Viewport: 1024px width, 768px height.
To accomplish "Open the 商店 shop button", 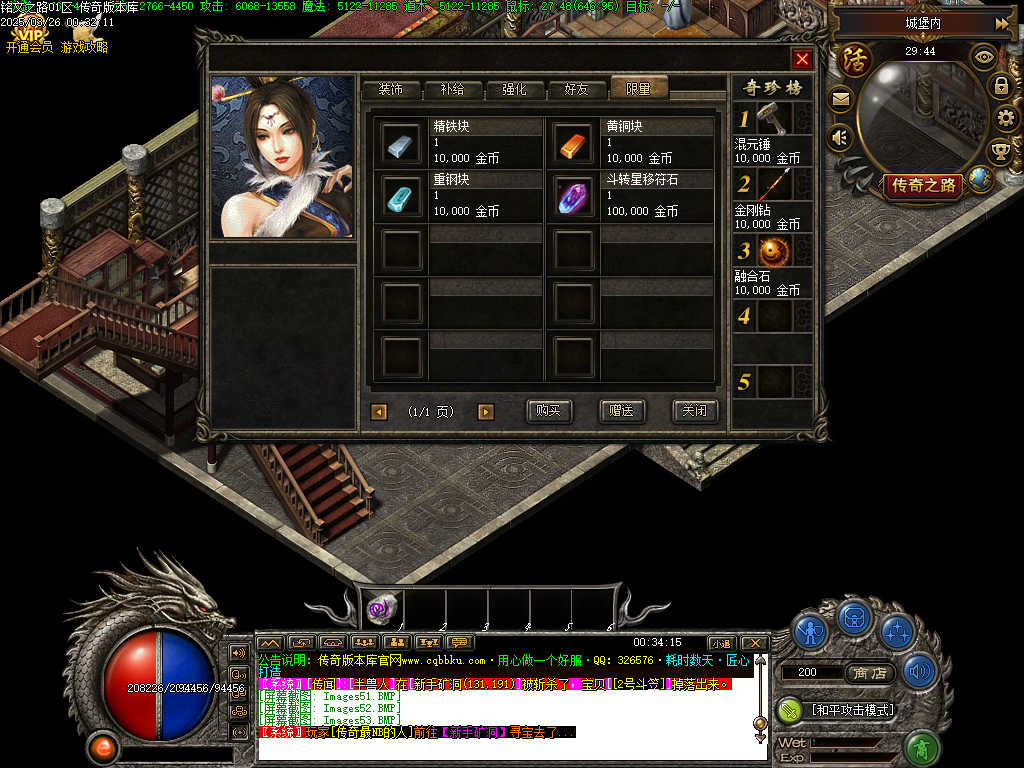I will 869,673.
